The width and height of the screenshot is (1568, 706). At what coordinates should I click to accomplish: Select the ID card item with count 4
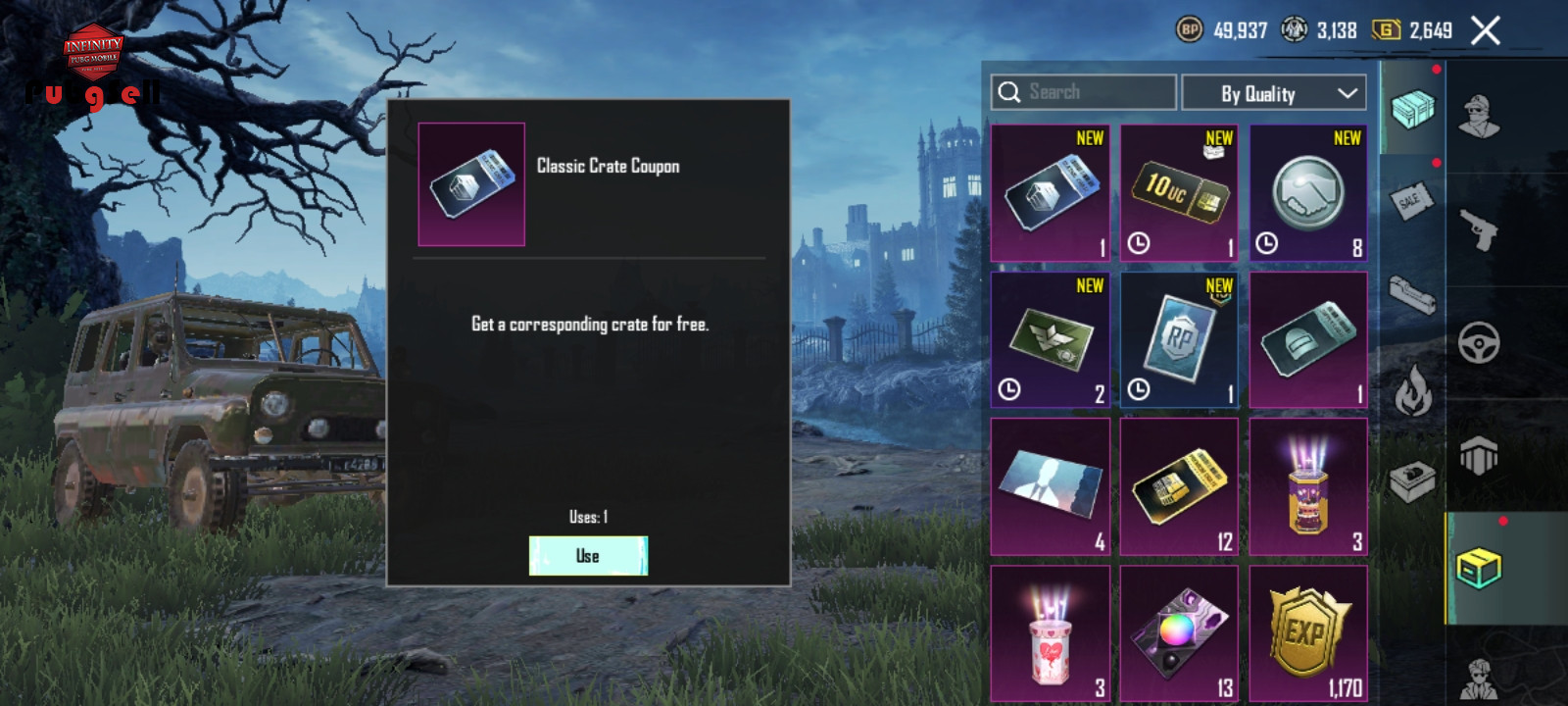click(1050, 486)
